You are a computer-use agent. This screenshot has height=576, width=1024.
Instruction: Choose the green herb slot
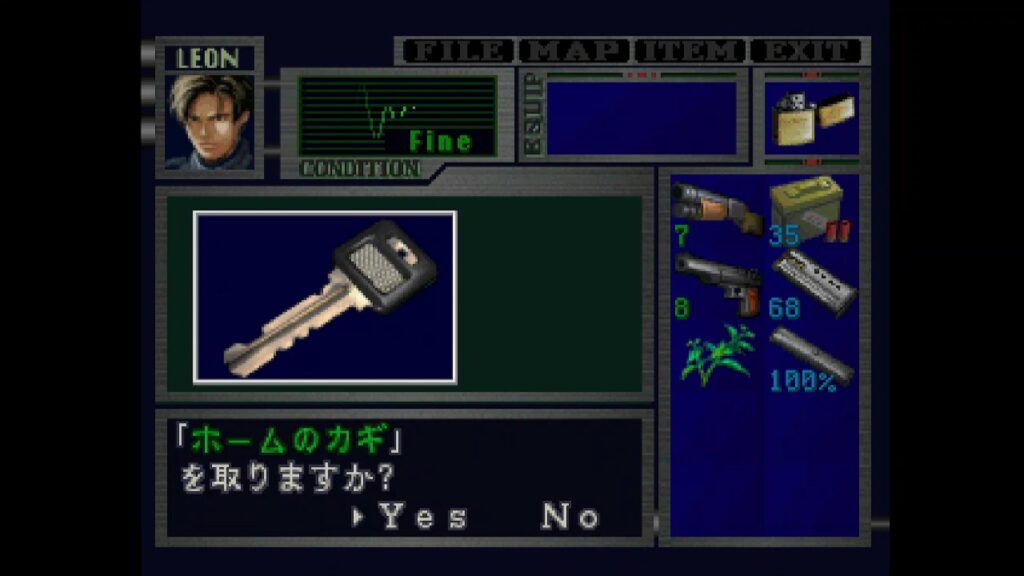coord(714,356)
